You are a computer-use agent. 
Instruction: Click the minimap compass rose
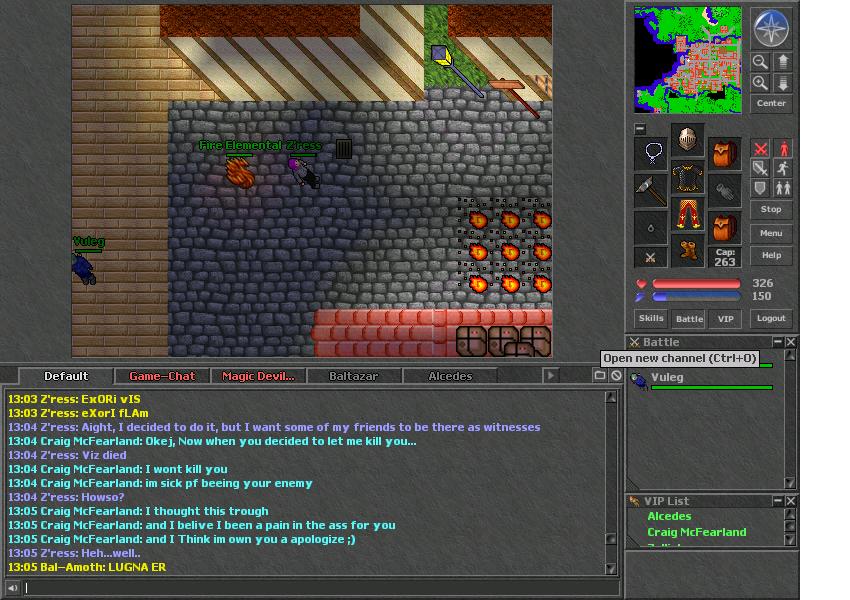tap(770, 29)
